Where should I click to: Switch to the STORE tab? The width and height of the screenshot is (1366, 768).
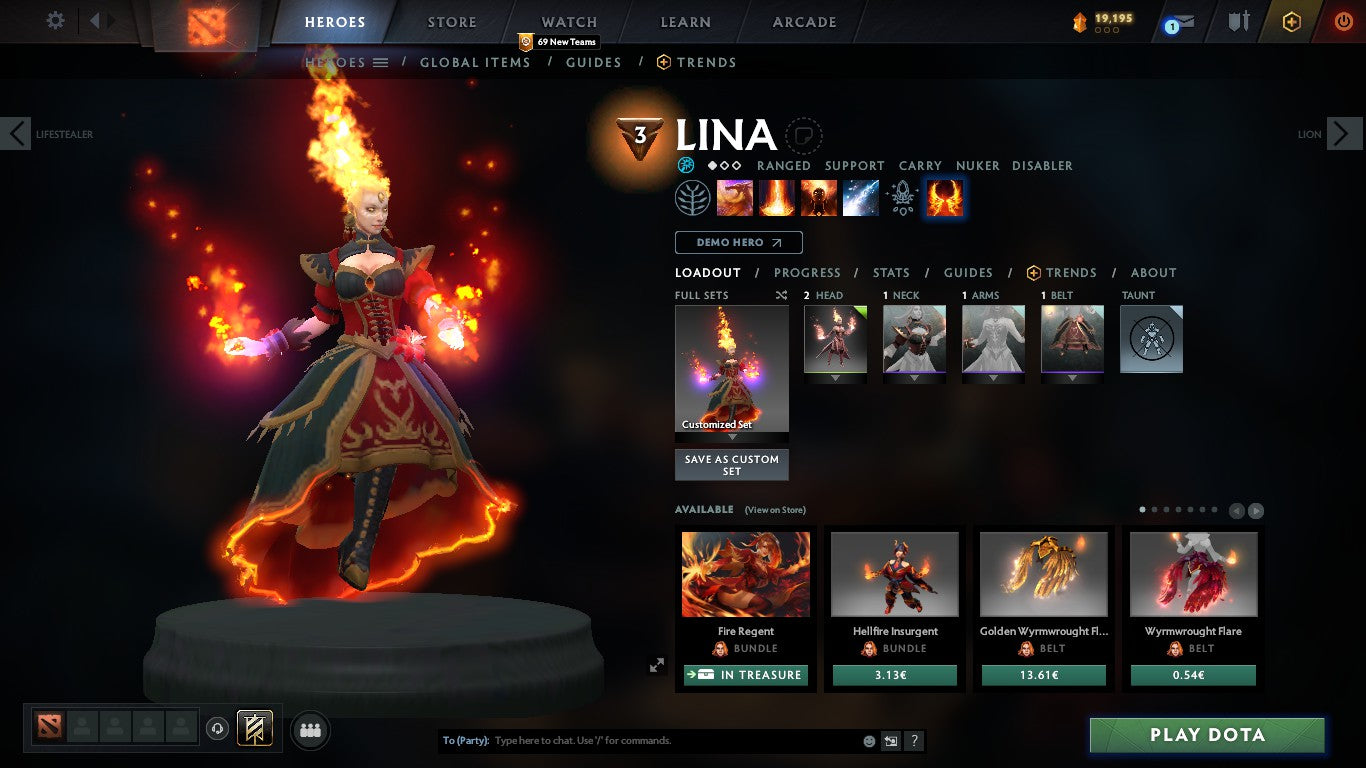coord(451,21)
